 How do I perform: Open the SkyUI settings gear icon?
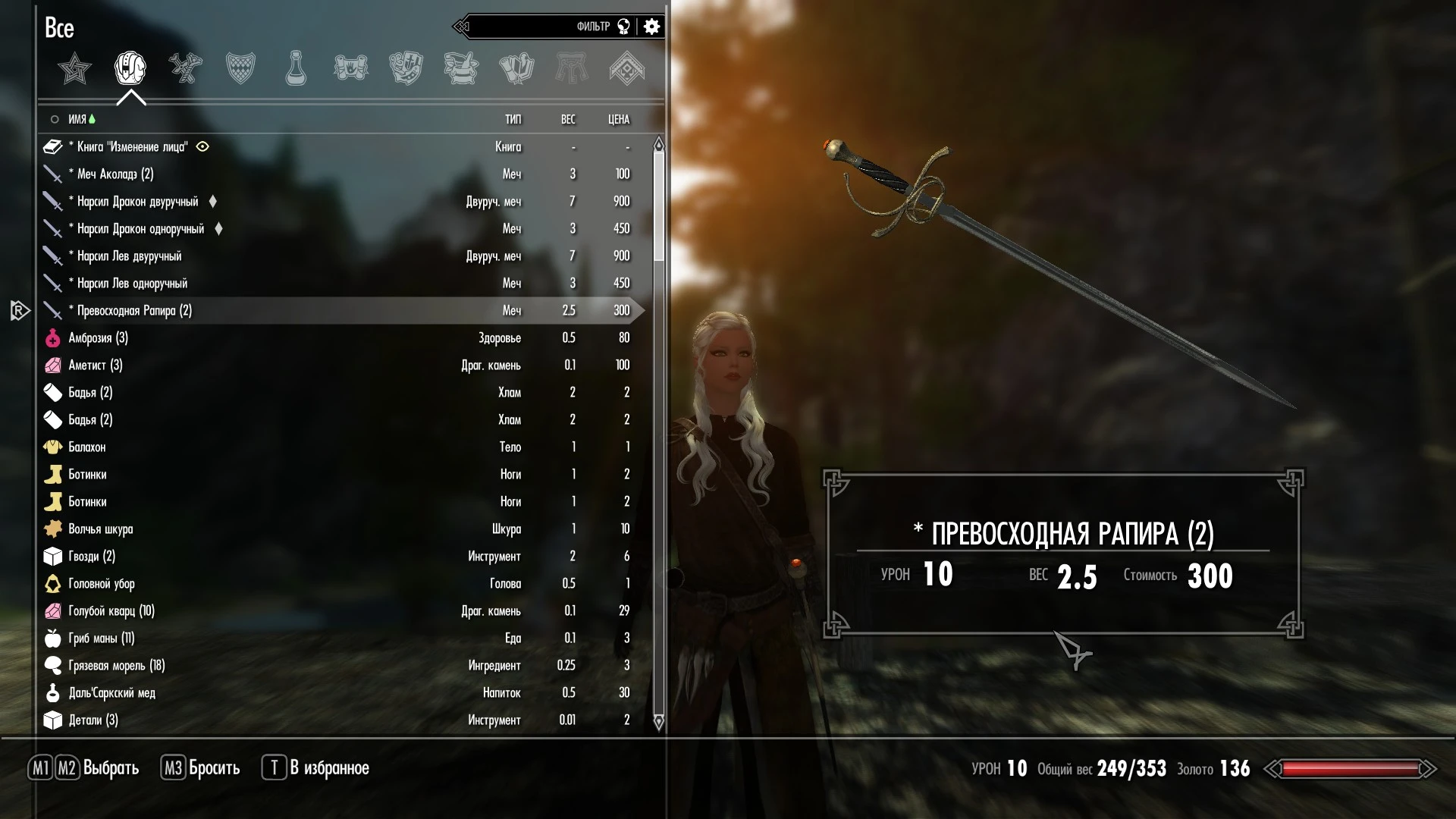click(651, 26)
